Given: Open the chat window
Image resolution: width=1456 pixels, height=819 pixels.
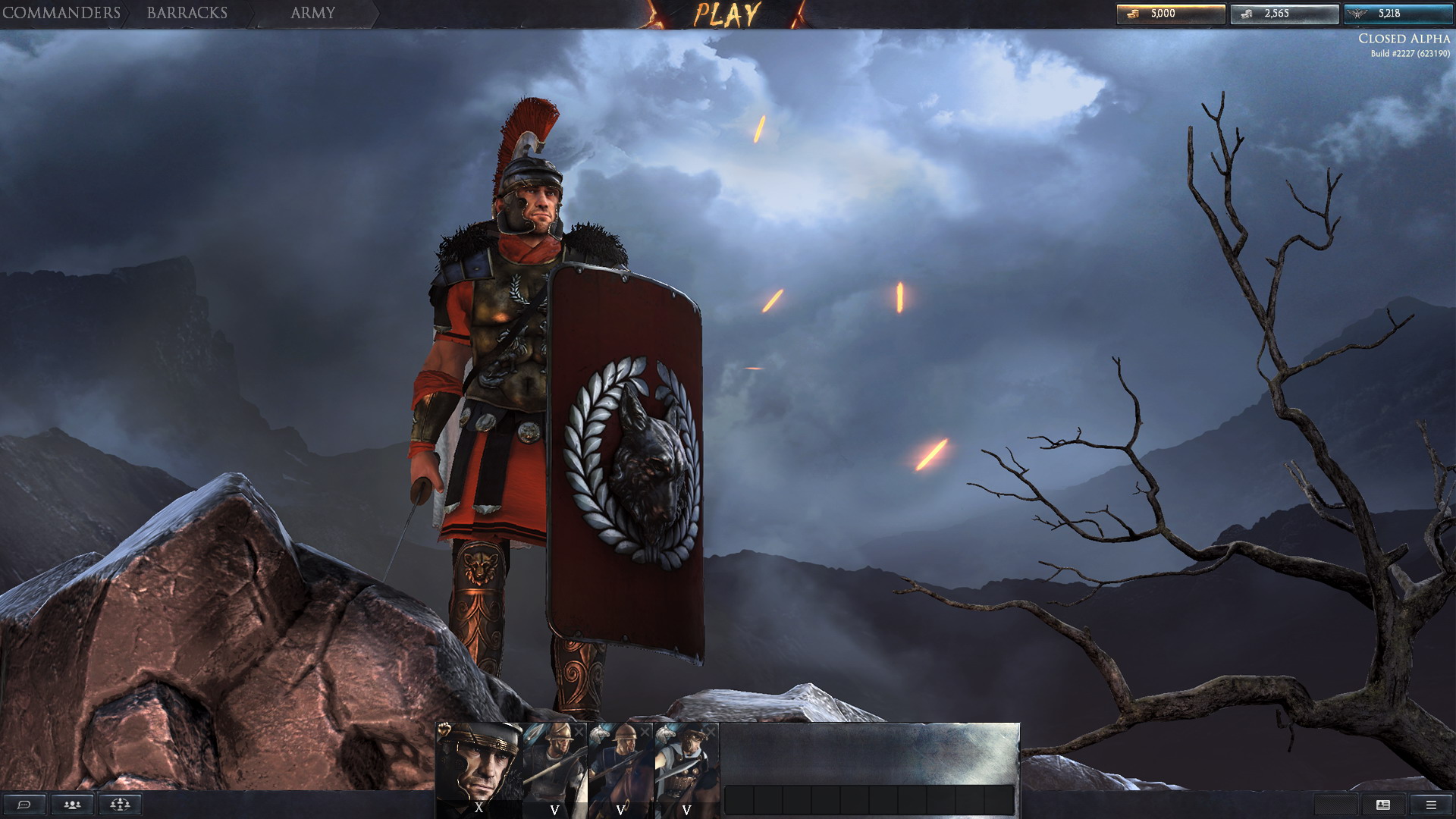Looking at the screenshot, I should click(x=25, y=805).
